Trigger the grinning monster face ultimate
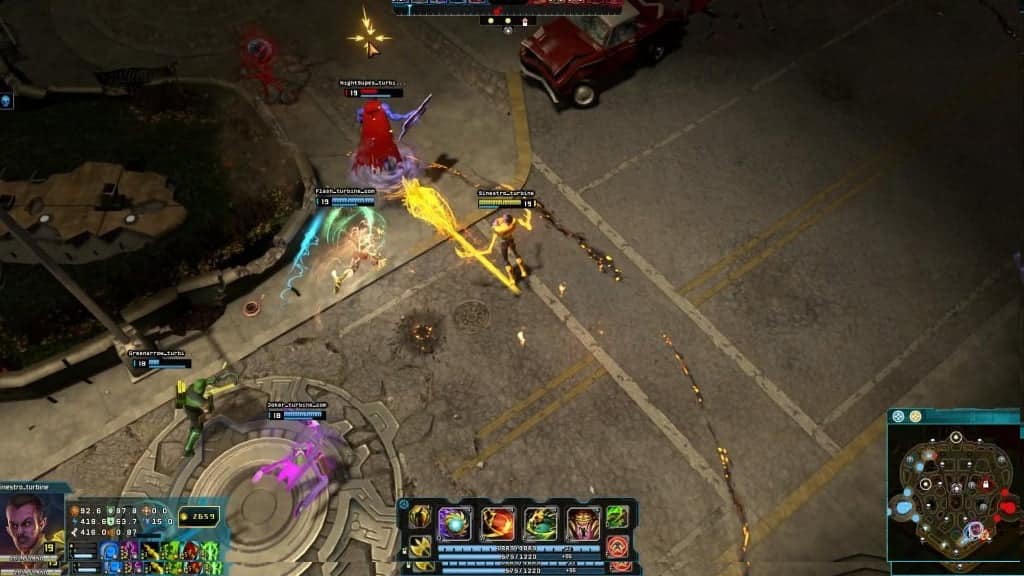 click(584, 523)
